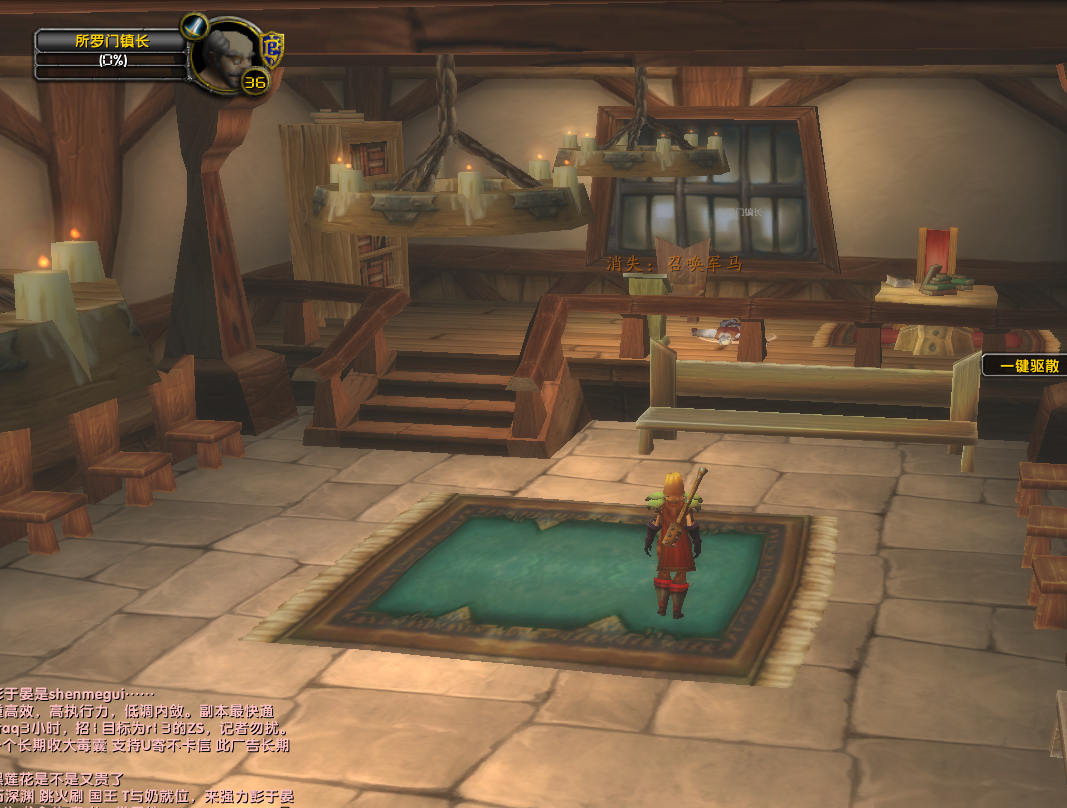This screenshot has width=1067, height=808.
Task: Click the Alliance shield faction badge
Action: coord(272,47)
